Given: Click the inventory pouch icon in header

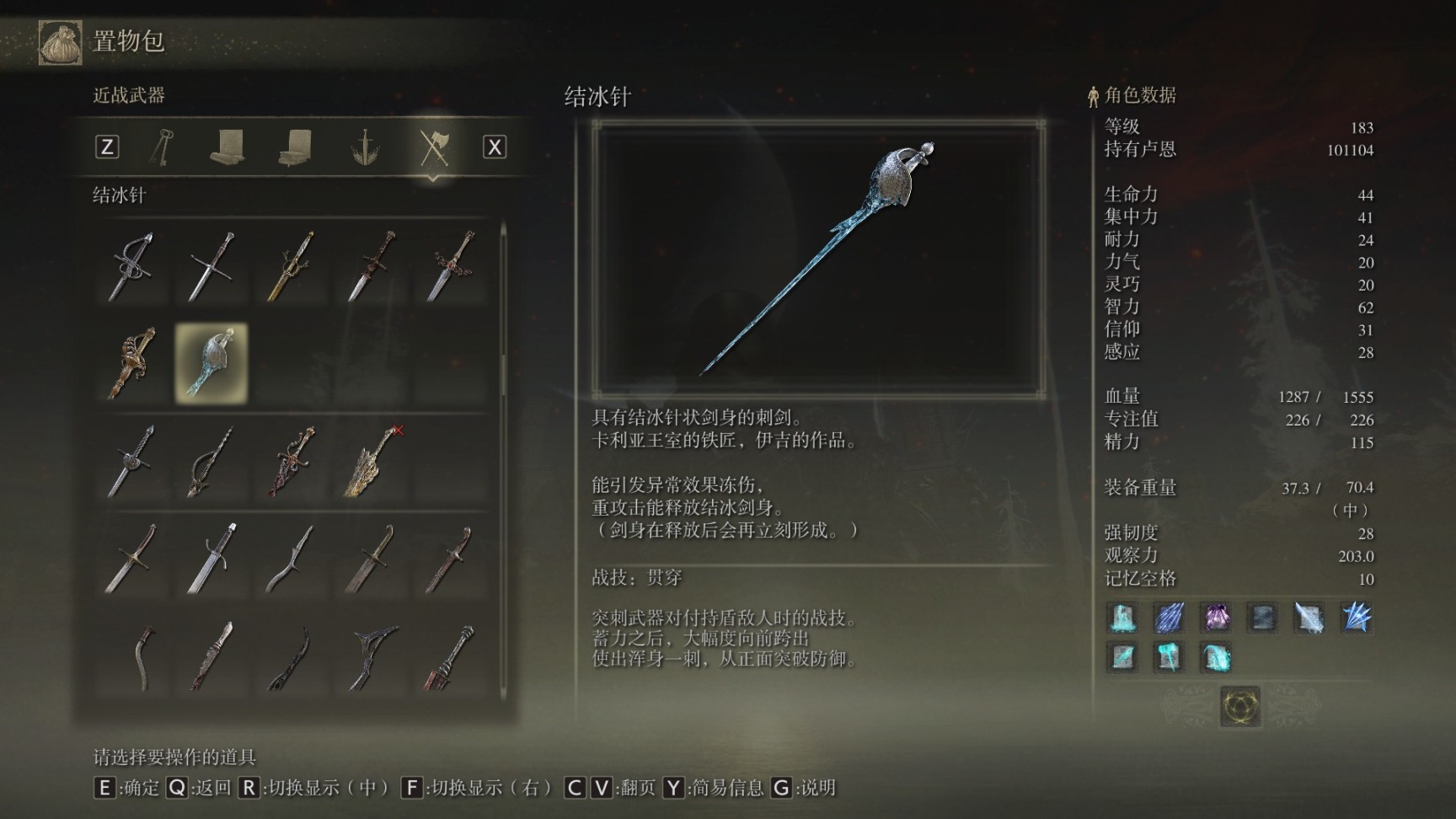Looking at the screenshot, I should click(61, 42).
